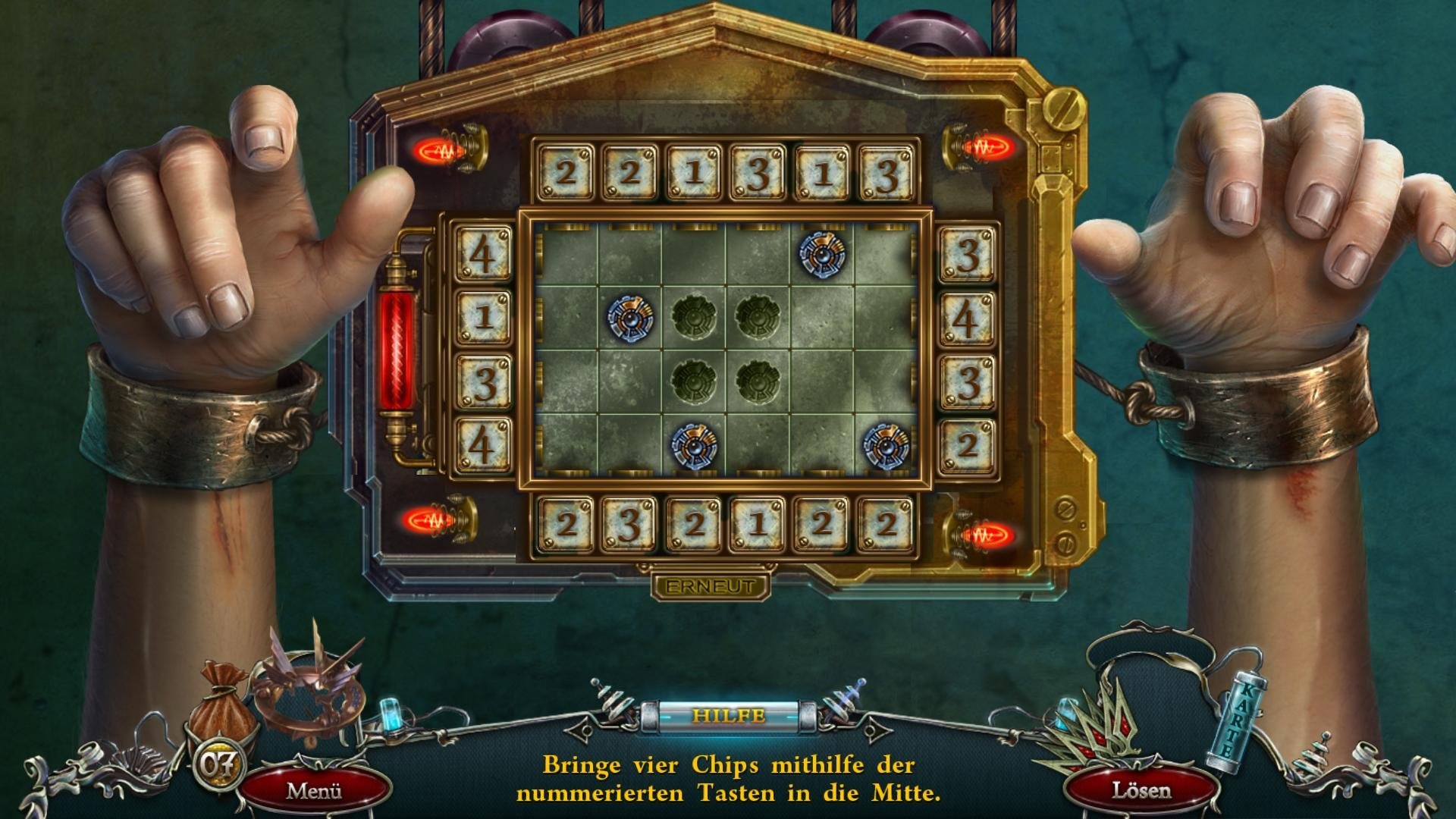Open the Menü button
The image size is (1456, 819).
click(314, 791)
